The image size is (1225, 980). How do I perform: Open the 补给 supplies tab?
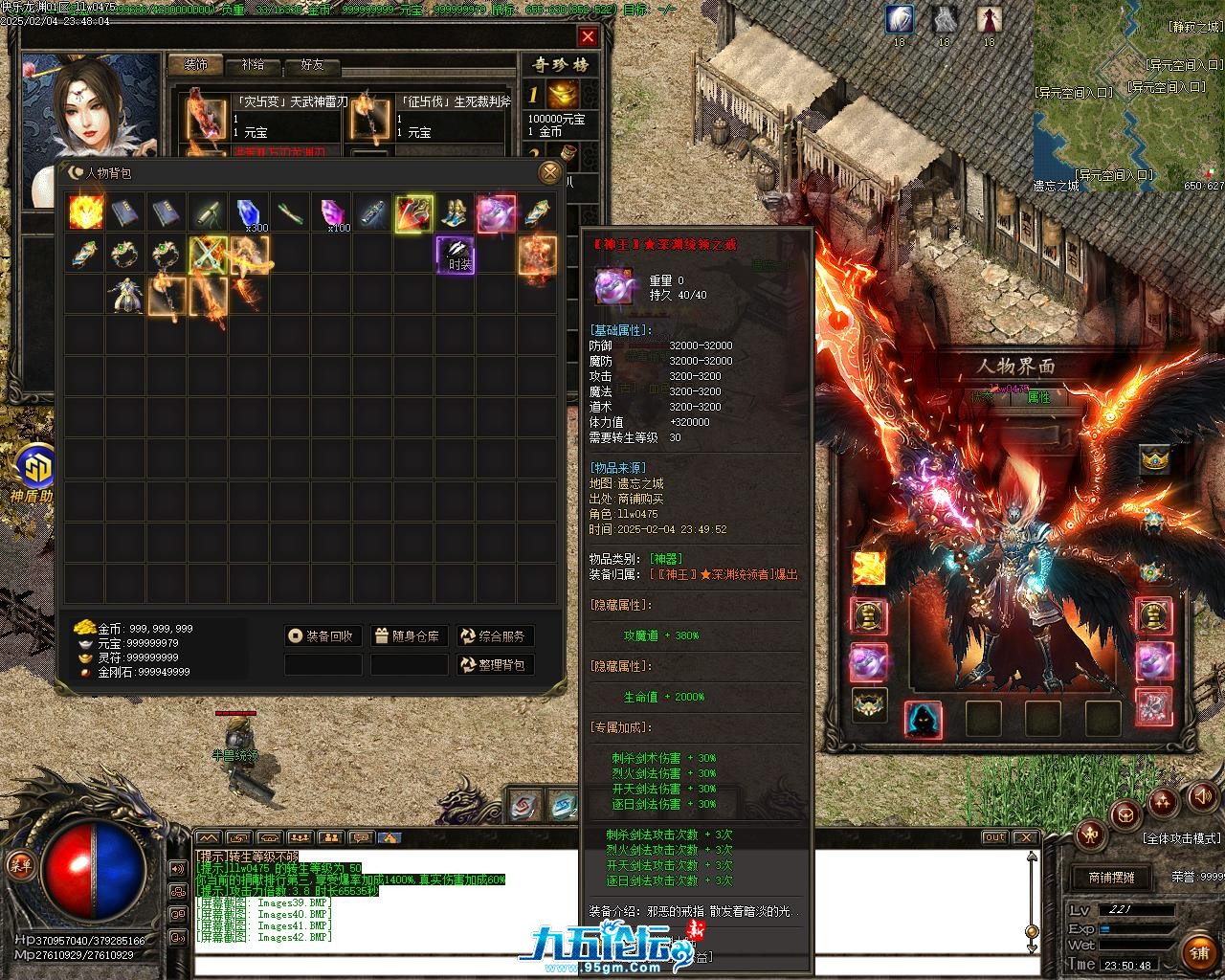tap(254, 65)
